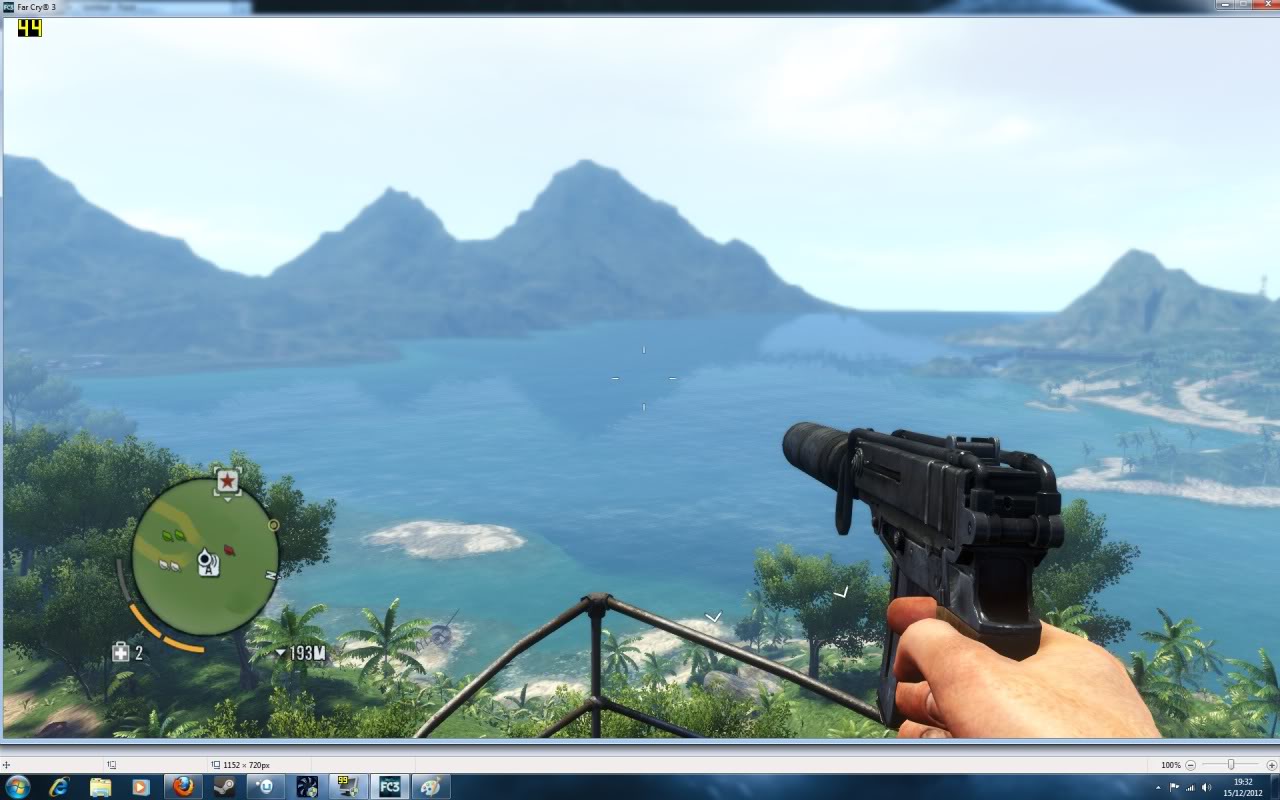Select the red enemy marker on the minimap
The width and height of the screenshot is (1280, 800).
[x=229, y=551]
